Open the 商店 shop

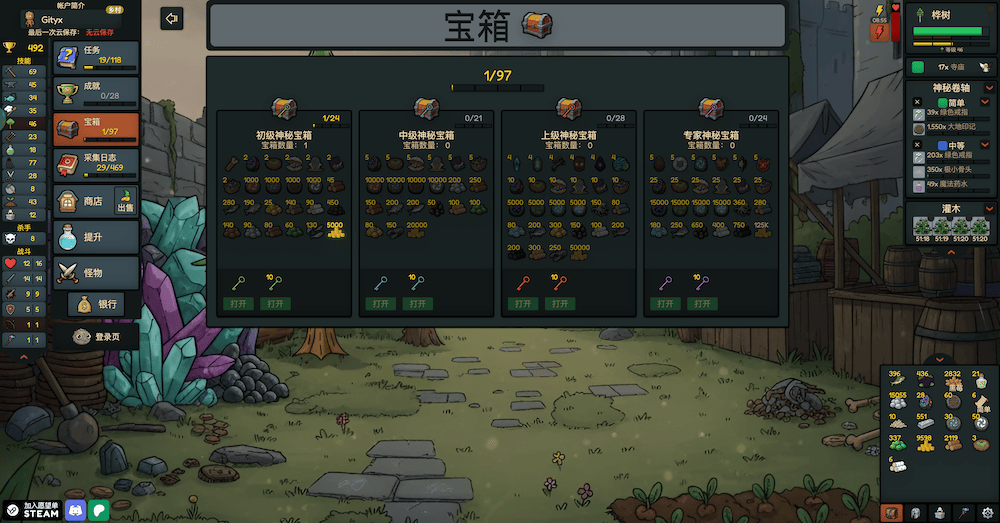pos(83,201)
